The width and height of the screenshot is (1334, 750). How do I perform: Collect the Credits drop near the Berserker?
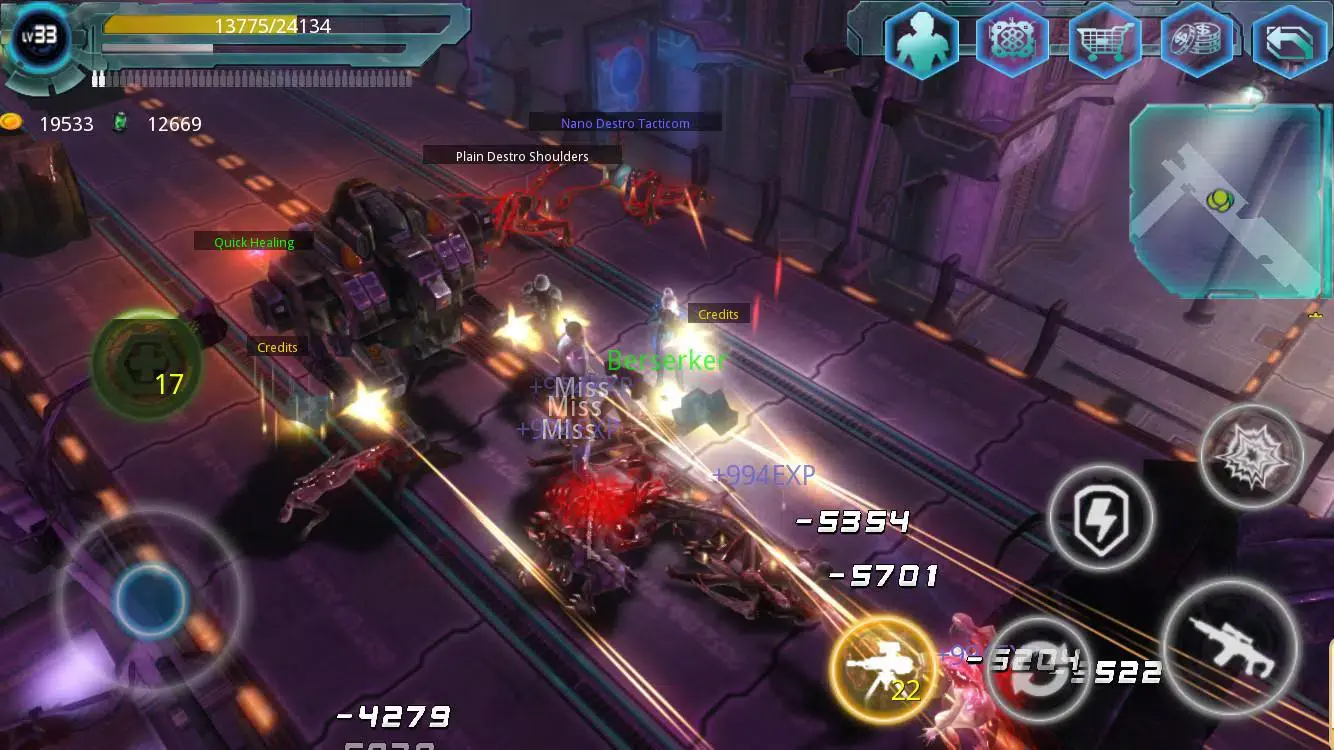[x=718, y=313]
